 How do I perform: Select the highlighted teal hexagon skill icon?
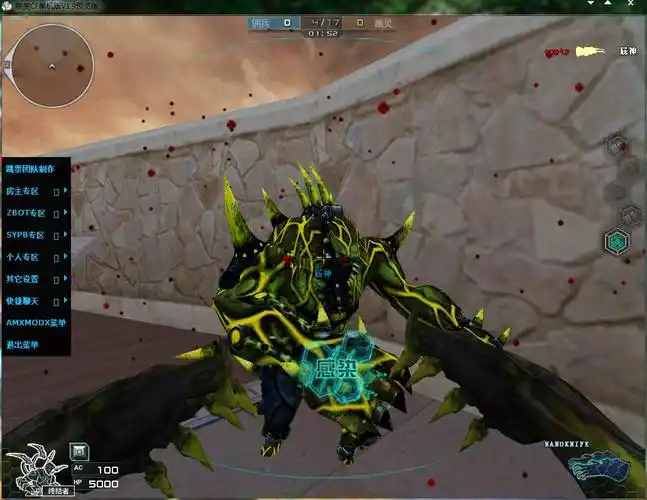[618, 241]
